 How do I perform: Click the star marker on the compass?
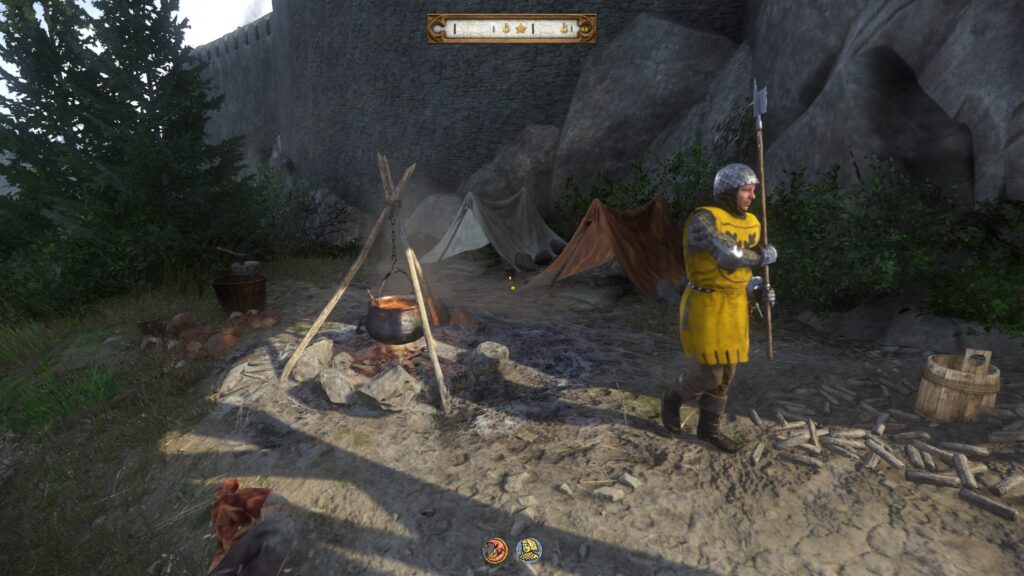pyautogui.click(x=520, y=28)
